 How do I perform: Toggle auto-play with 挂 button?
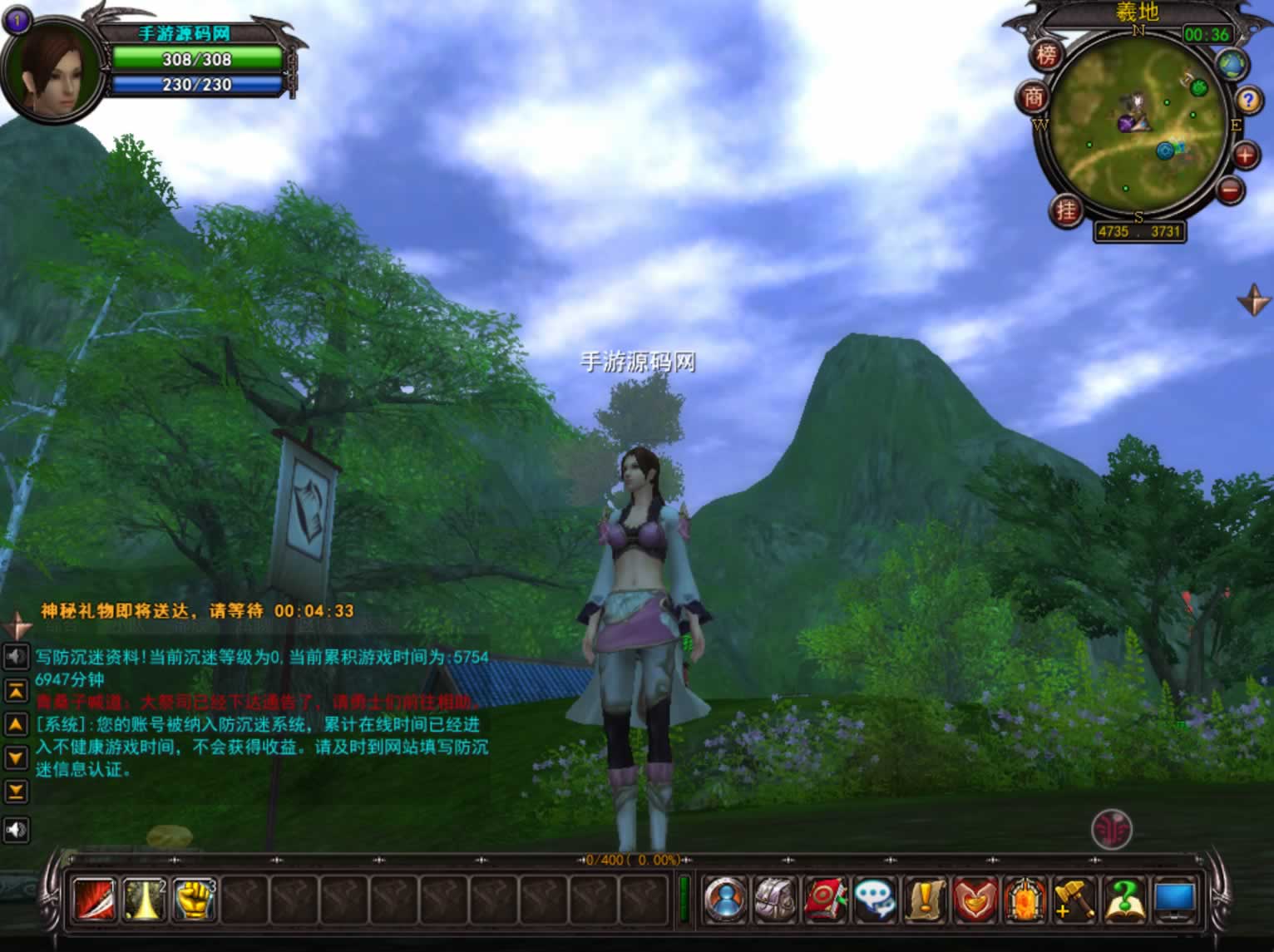[1065, 210]
